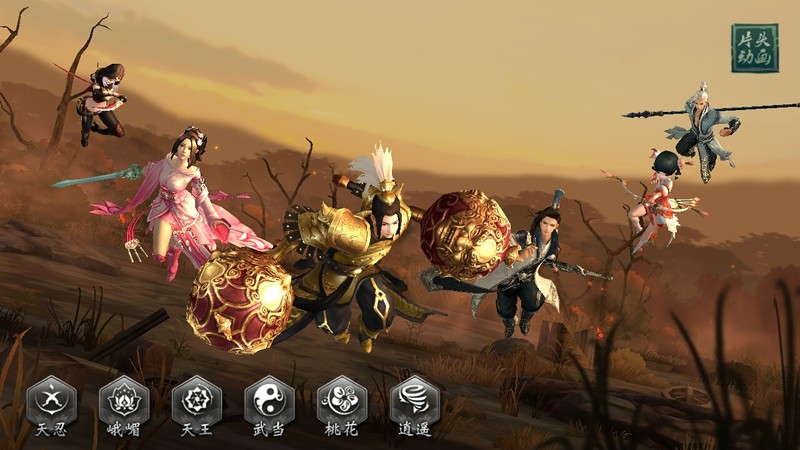
Task: Select the 逍遥 (Xiaoyao) whirlwind faction
Action: click(414, 402)
